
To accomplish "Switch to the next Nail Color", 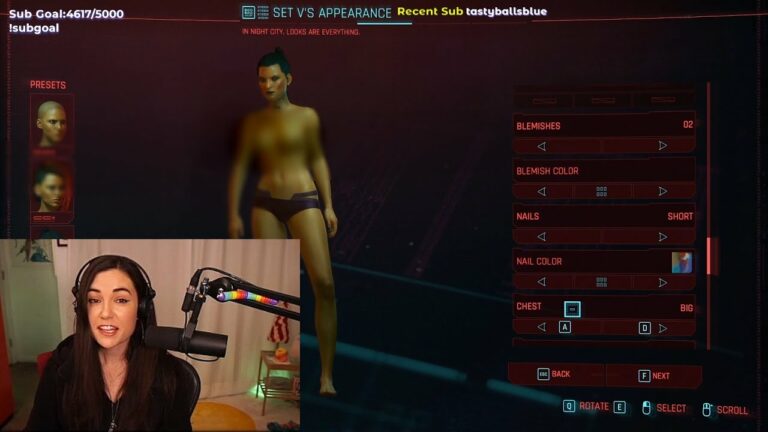I will 662,282.
